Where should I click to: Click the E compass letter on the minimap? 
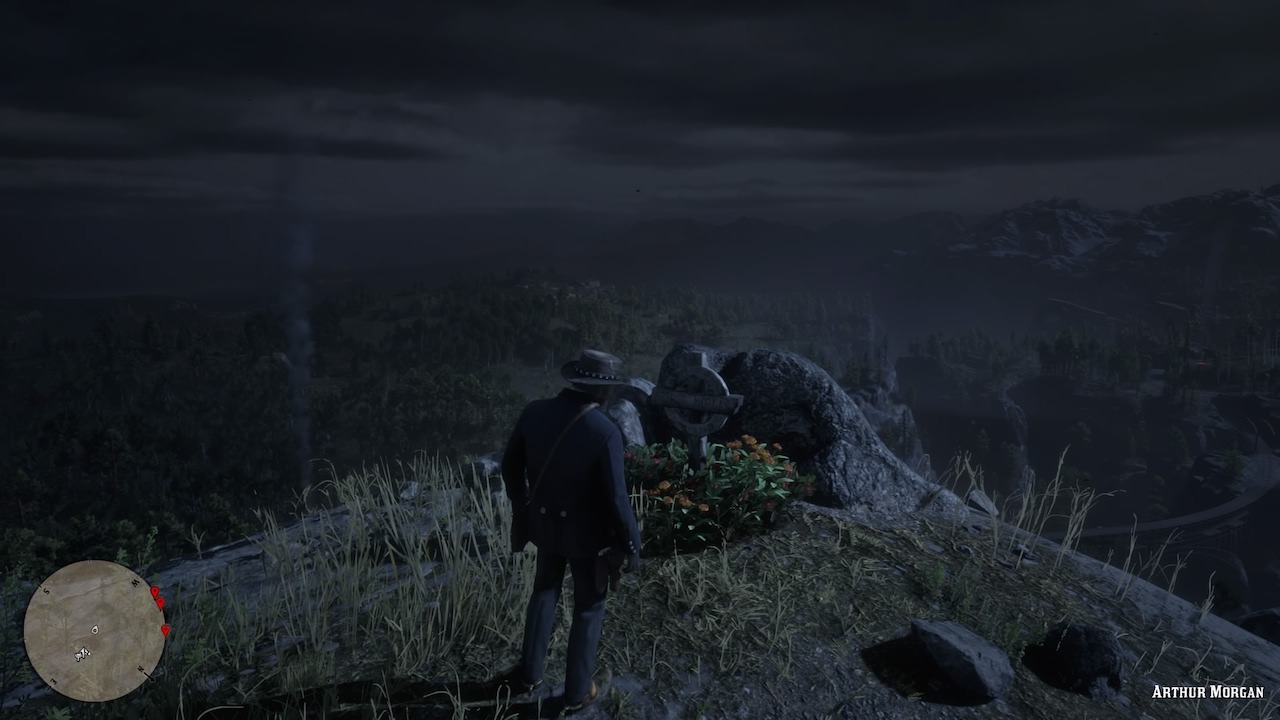tap(52, 679)
